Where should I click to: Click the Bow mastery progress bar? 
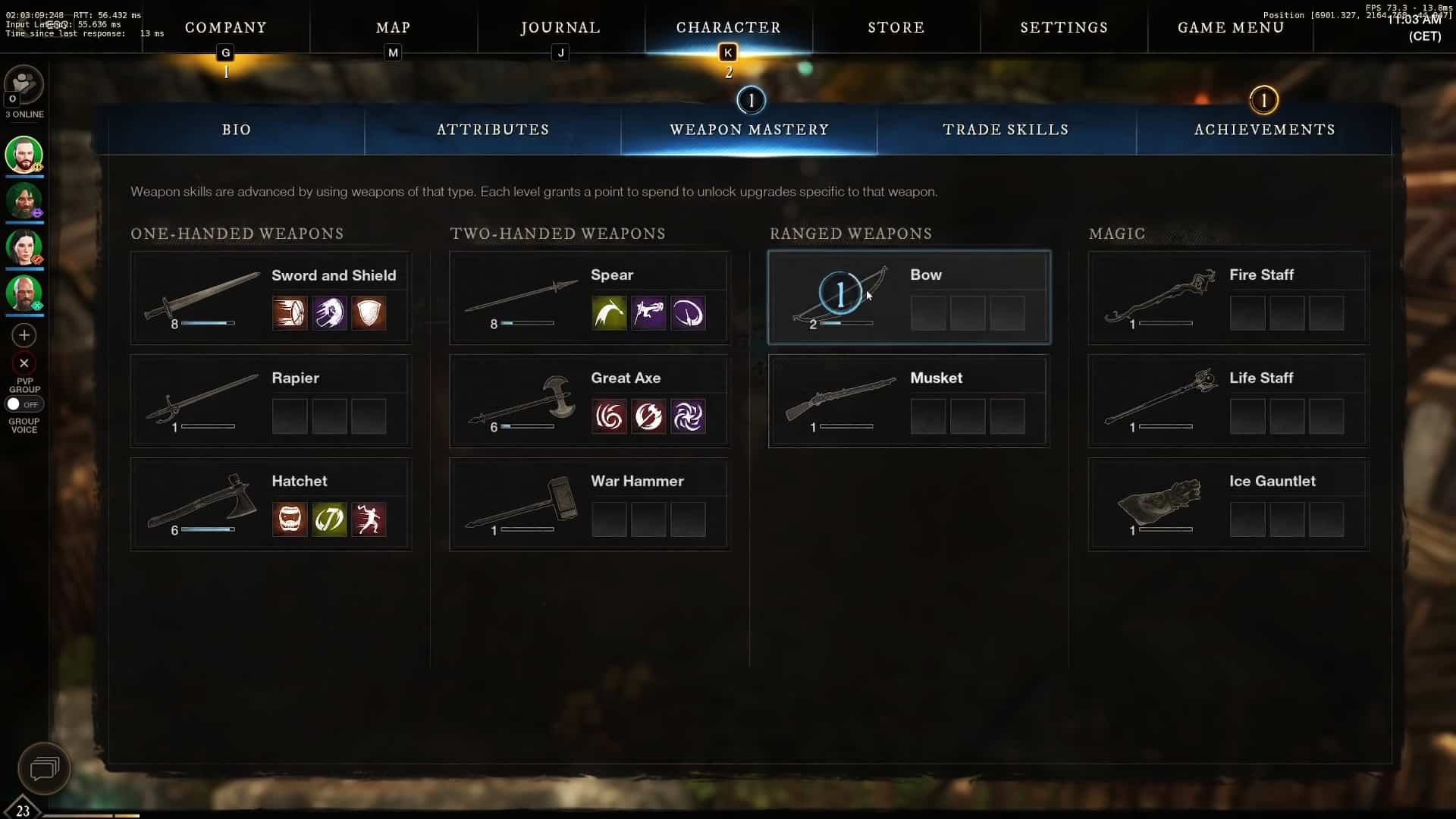point(844,323)
